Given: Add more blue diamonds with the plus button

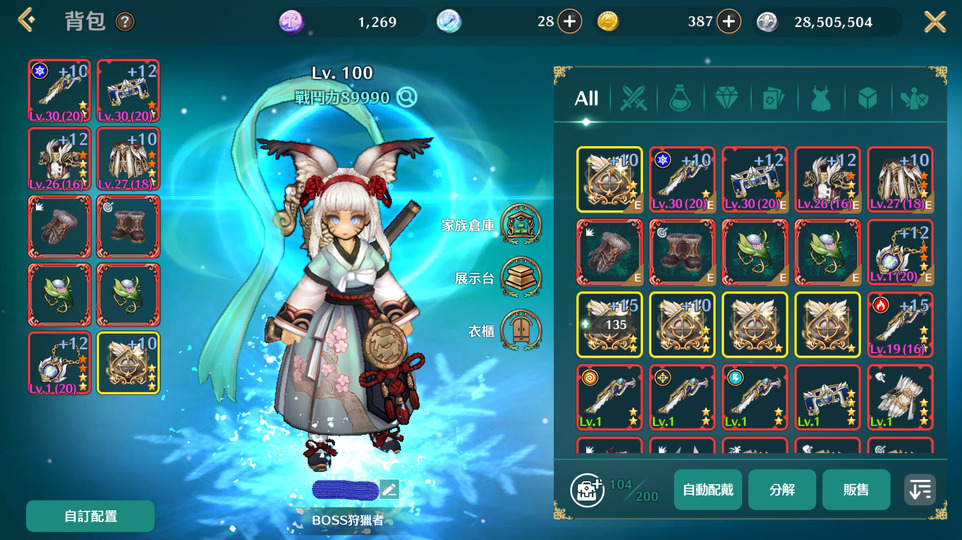Looking at the screenshot, I should [569, 21].
